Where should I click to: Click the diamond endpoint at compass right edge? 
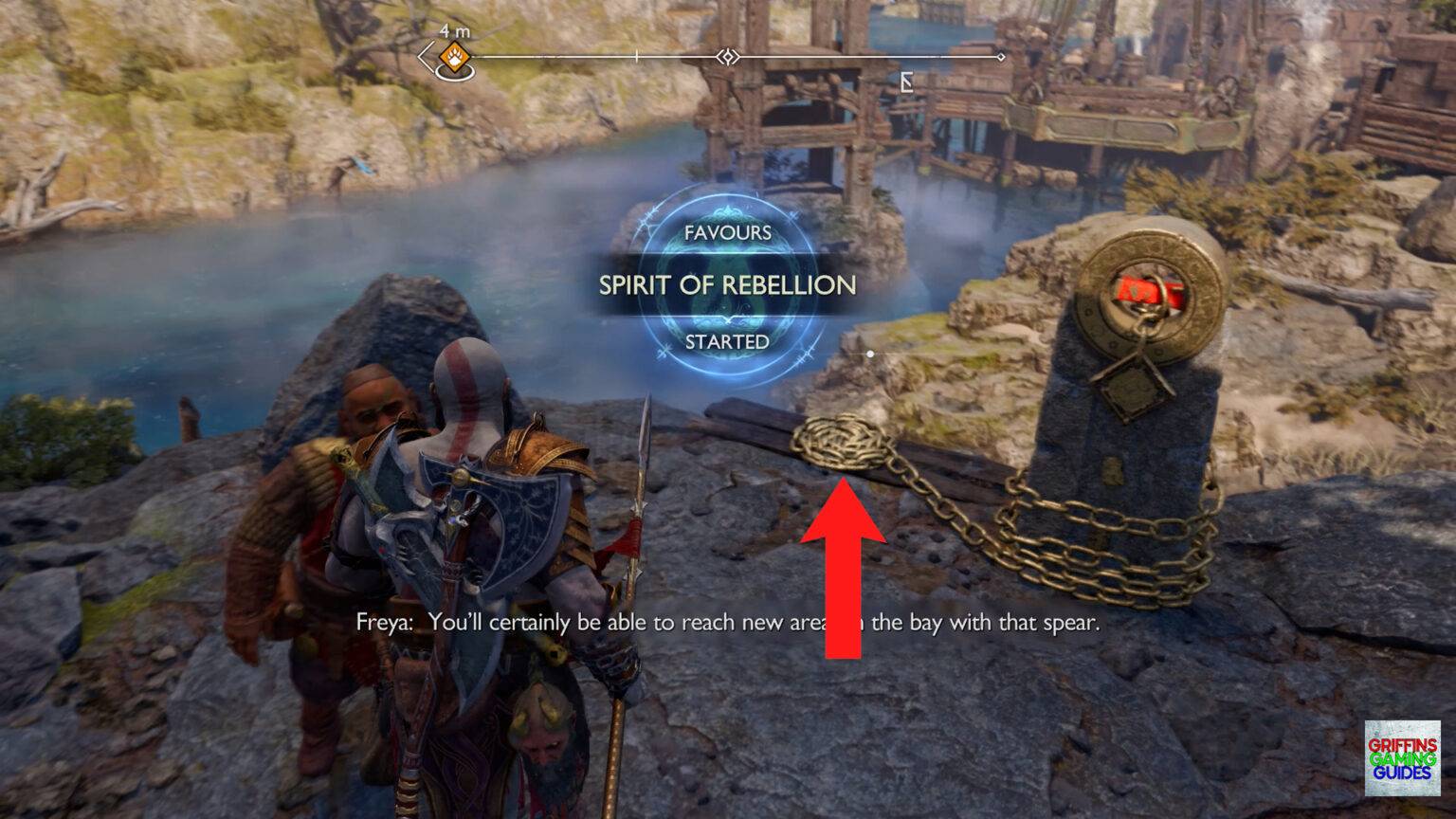pyautogui.click(x=1001, y=57)
